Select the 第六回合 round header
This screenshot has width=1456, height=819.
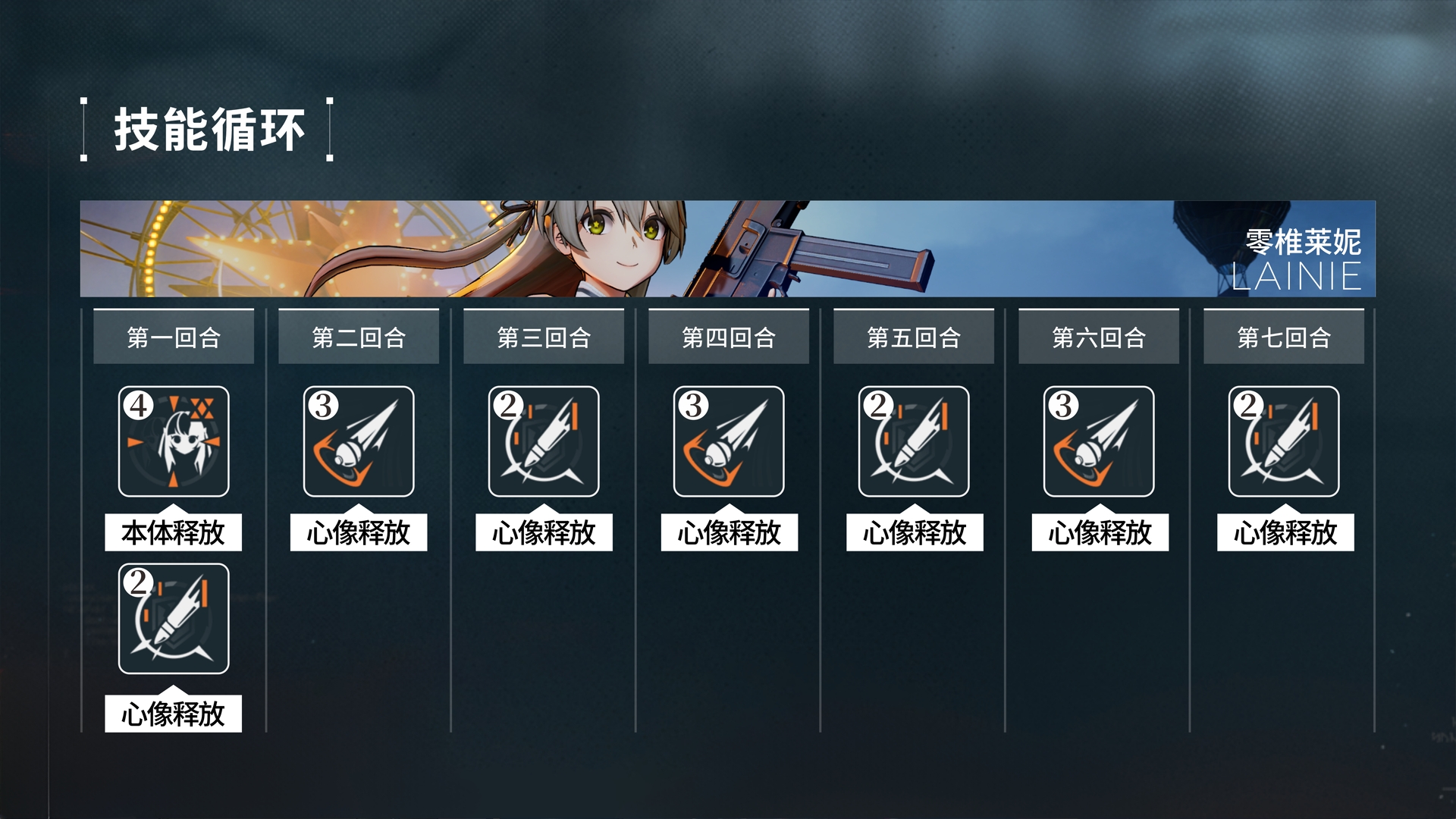[1099, 337]
